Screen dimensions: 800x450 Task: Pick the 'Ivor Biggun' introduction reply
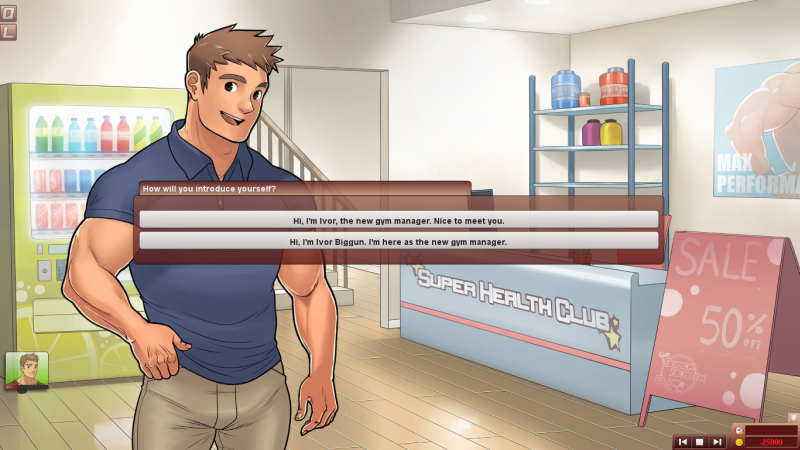(398, 241)
